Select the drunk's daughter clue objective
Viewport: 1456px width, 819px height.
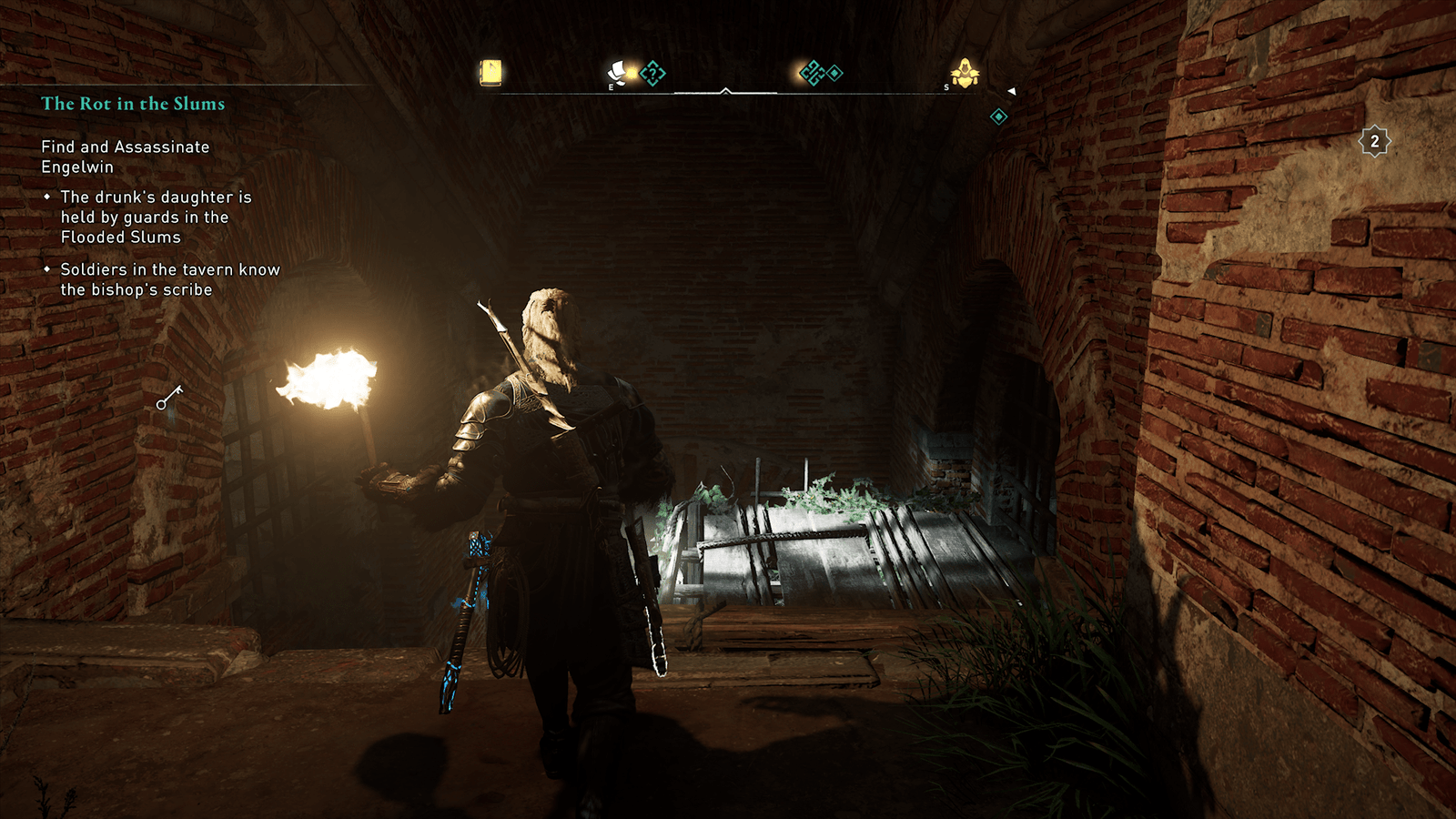tap(156, 217)
